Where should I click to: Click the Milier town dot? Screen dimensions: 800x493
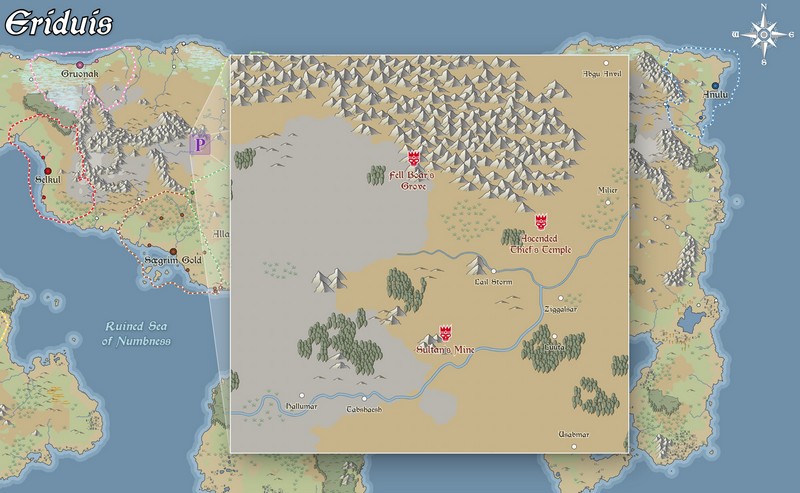tap(607, 202)
